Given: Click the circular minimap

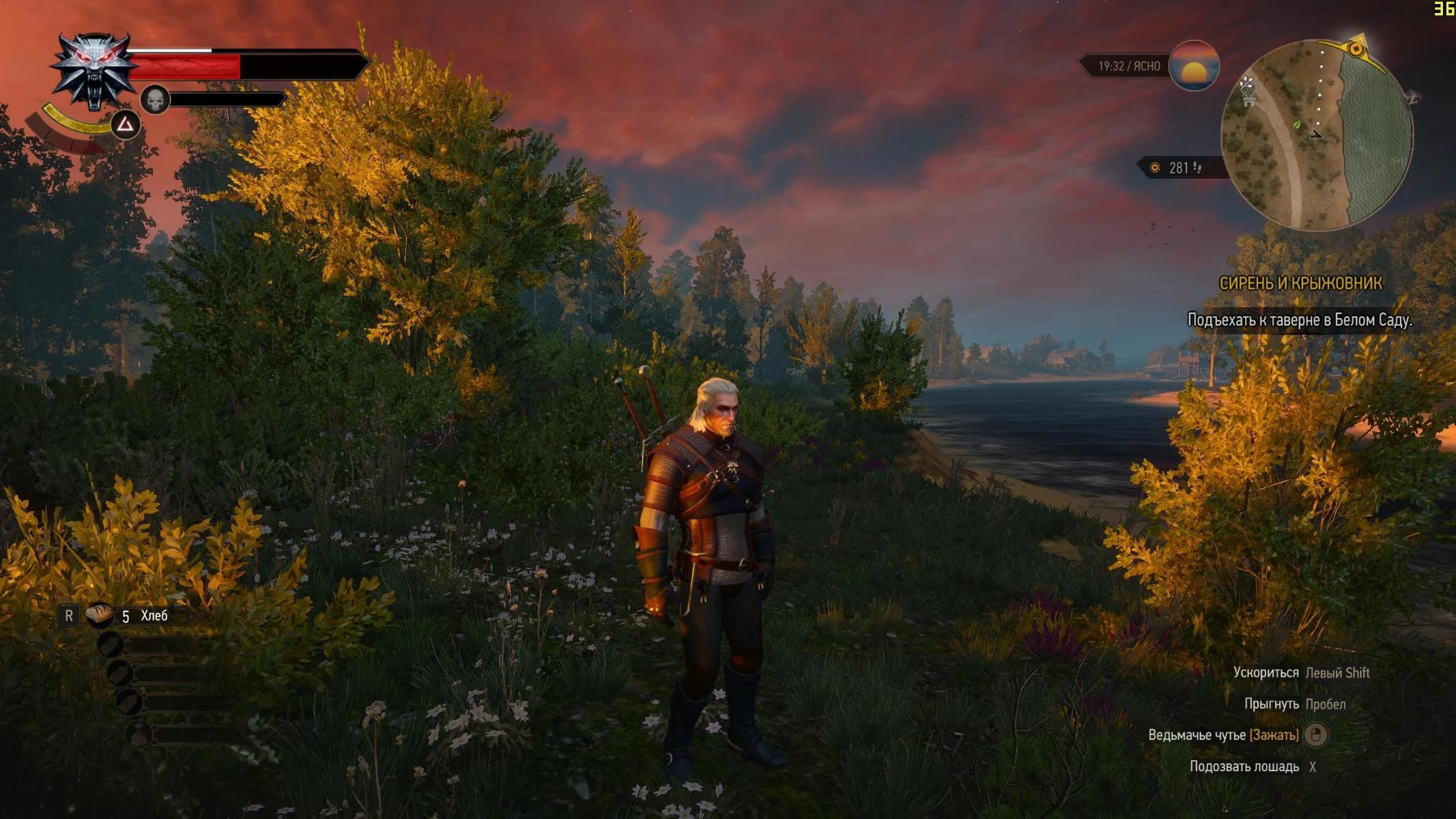Looking at the screenshot, I should point(1316,134).
